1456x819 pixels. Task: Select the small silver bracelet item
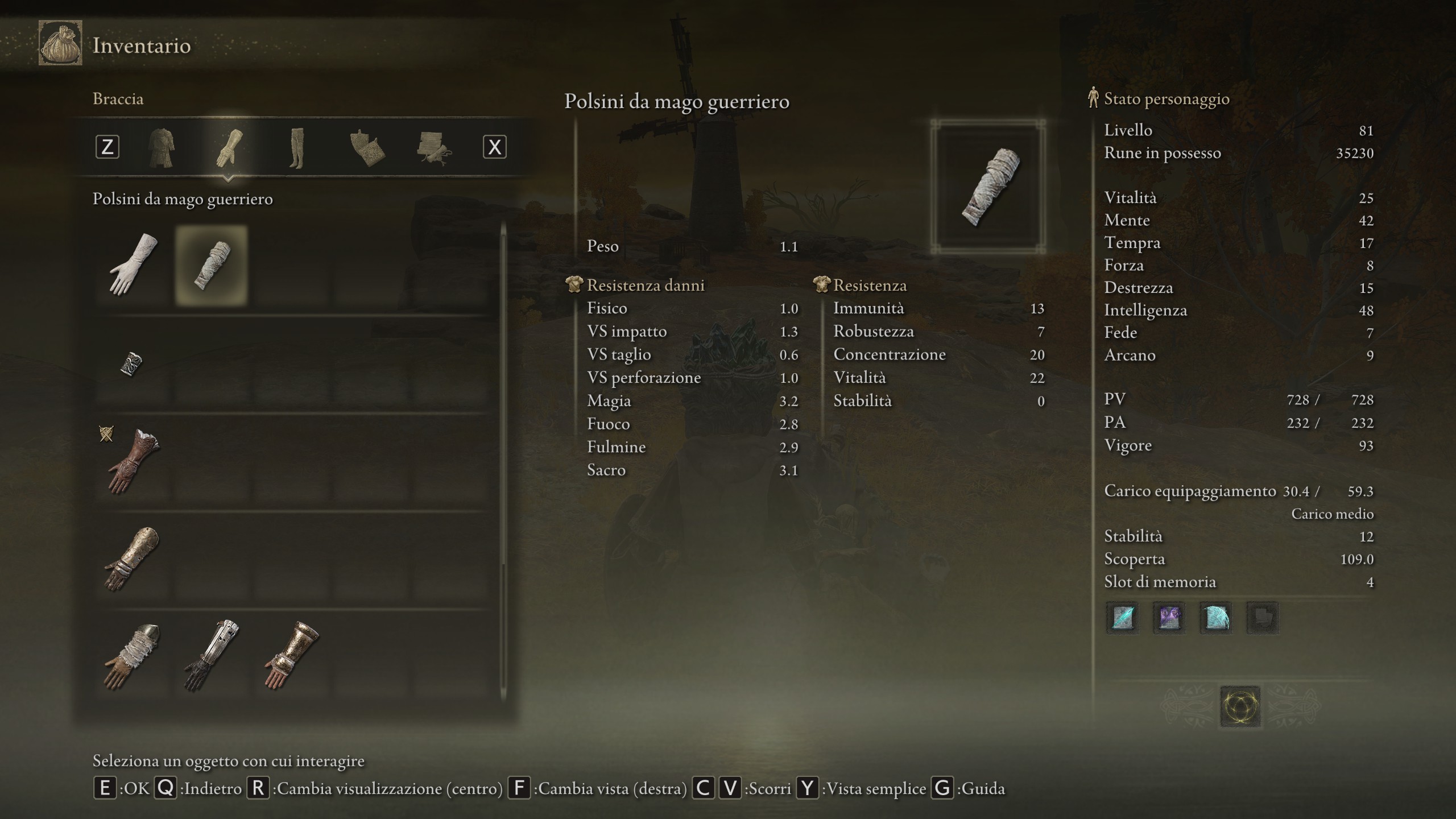pyautogui.click(x=131, y=364)
